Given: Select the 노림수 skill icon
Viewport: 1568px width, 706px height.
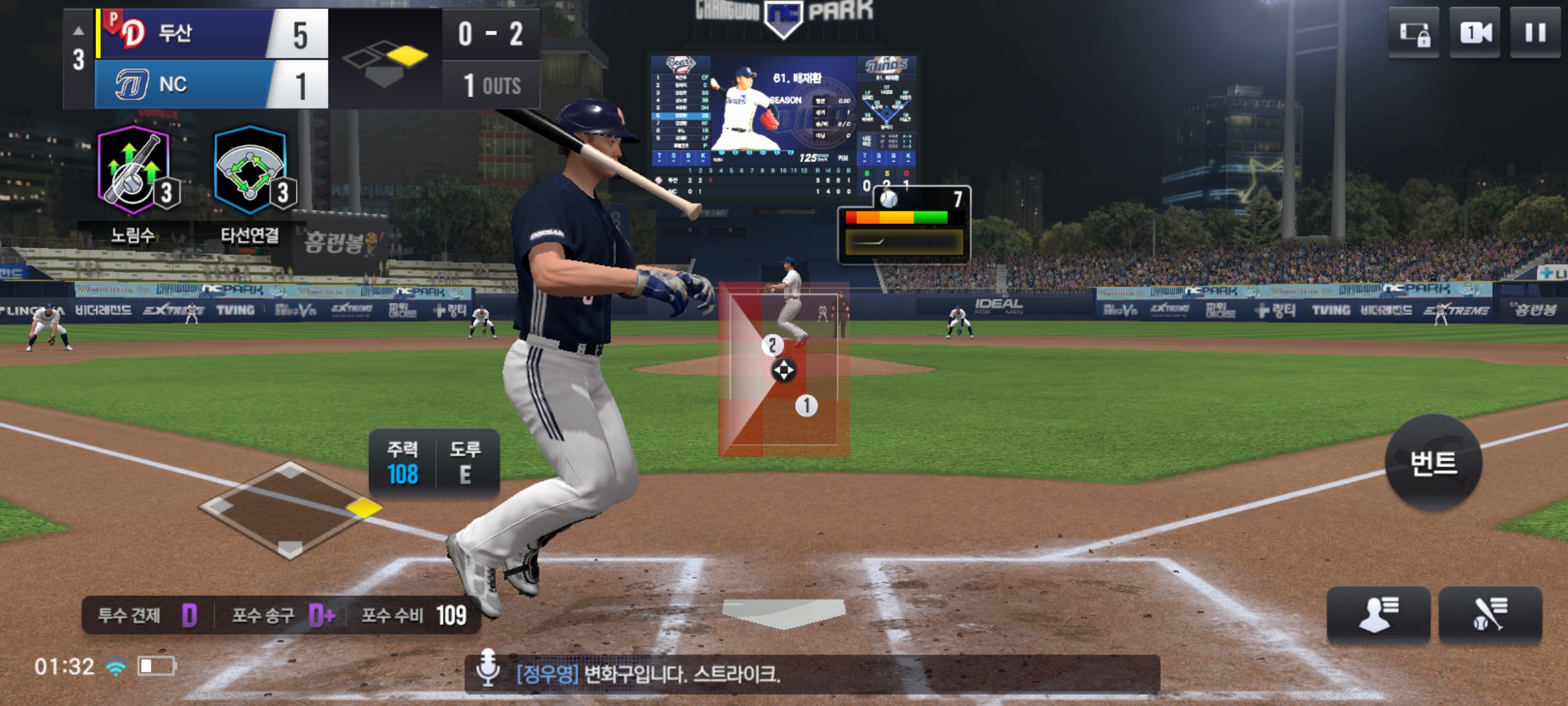Looking at the screenshot, I should [135, 171].
